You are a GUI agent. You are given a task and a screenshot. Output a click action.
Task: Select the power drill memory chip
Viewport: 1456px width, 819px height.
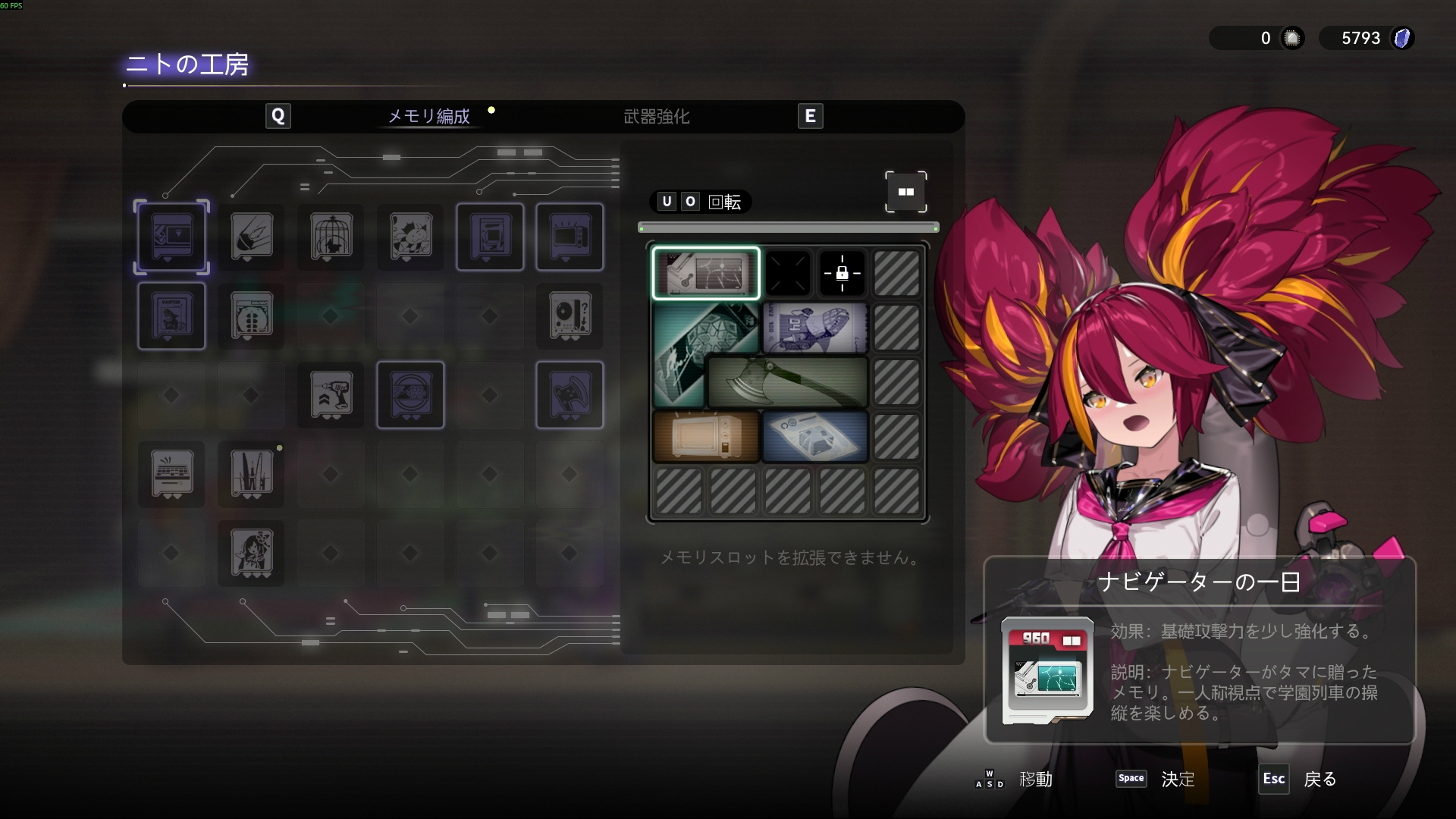pos(331,395)
